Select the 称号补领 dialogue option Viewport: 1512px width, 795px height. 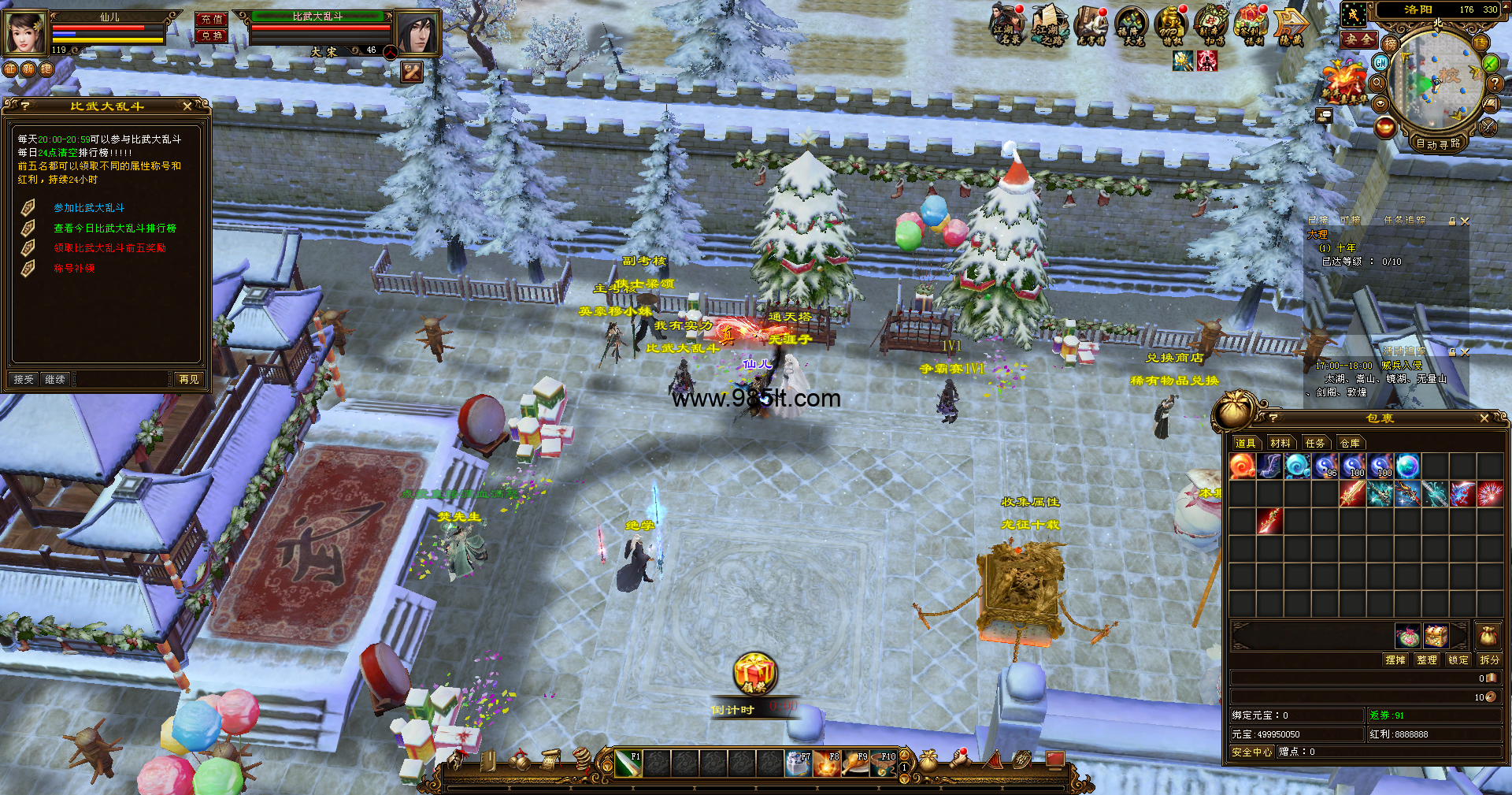[74, 269]
